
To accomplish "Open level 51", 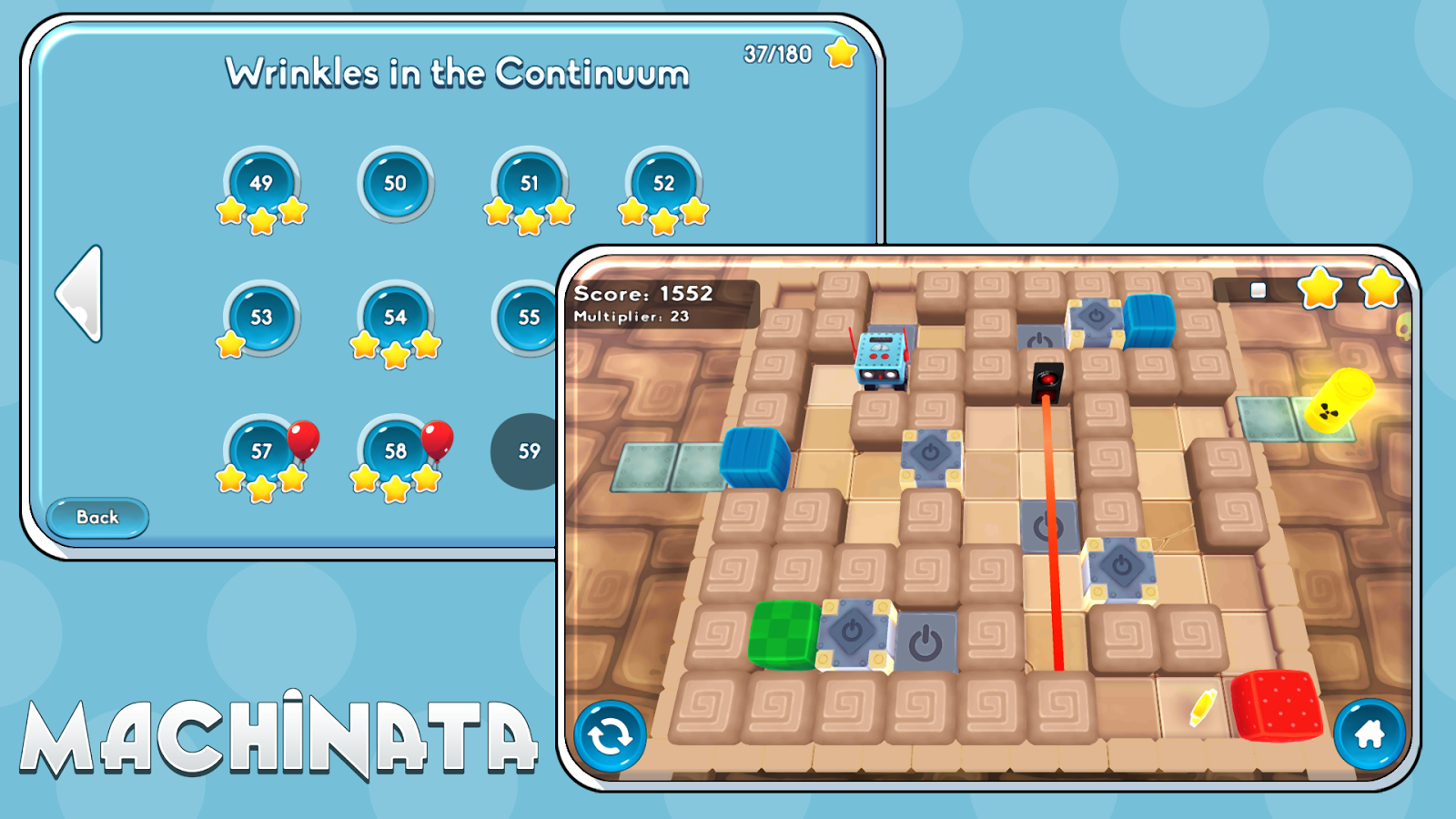I will tap(529, 184).
